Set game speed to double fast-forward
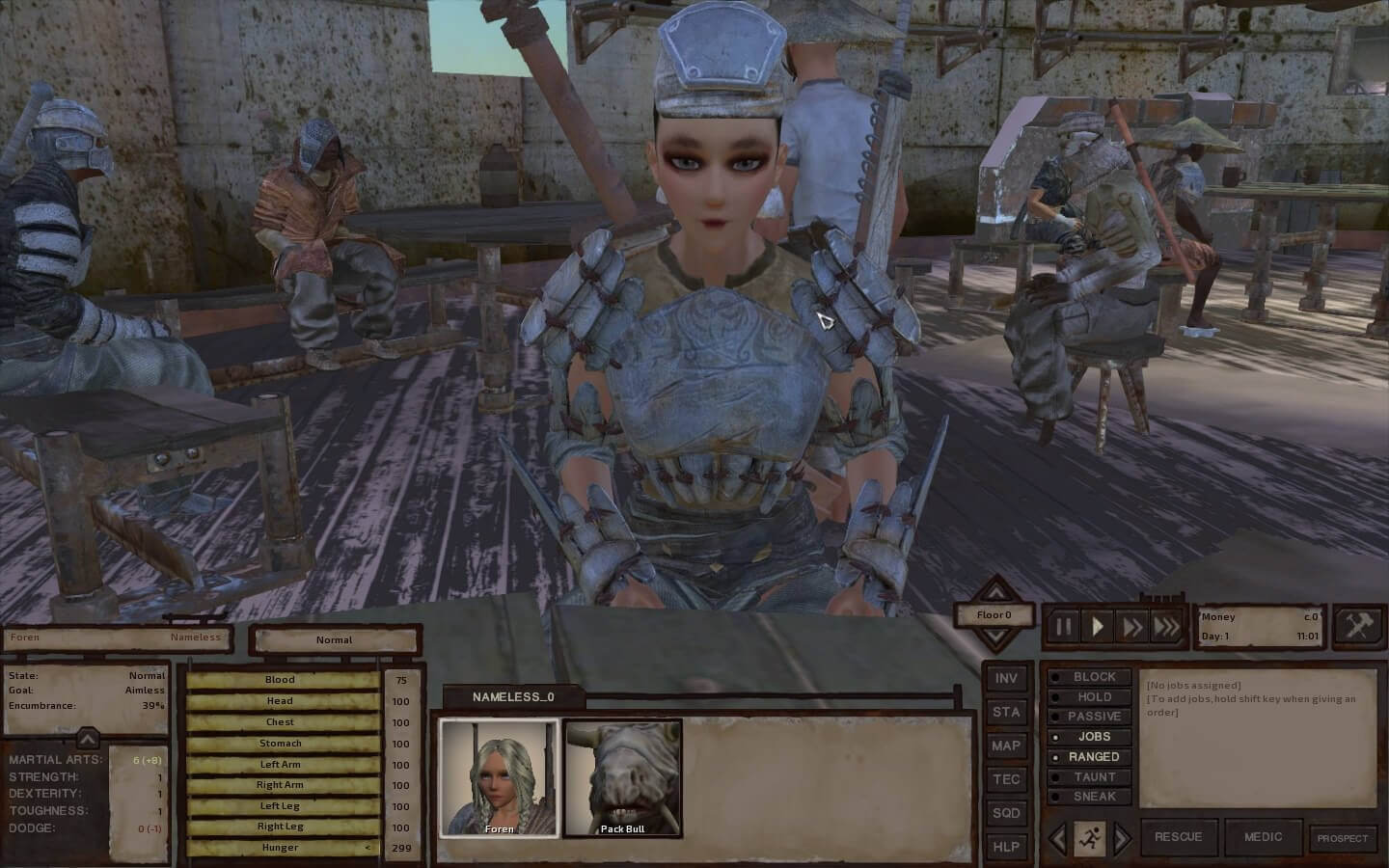 point(1131,627)
